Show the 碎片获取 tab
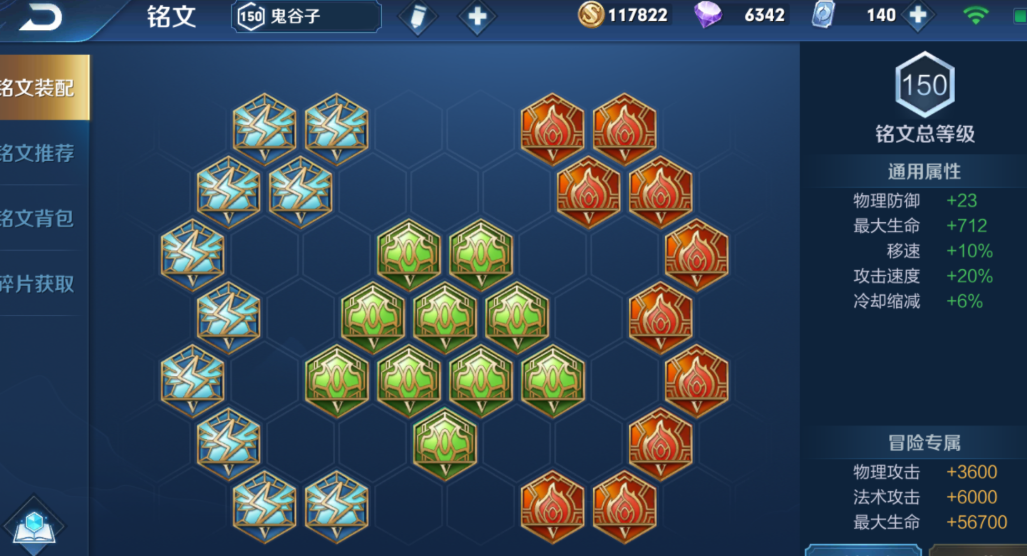The image size is (1027, 556). click(42, 284)
